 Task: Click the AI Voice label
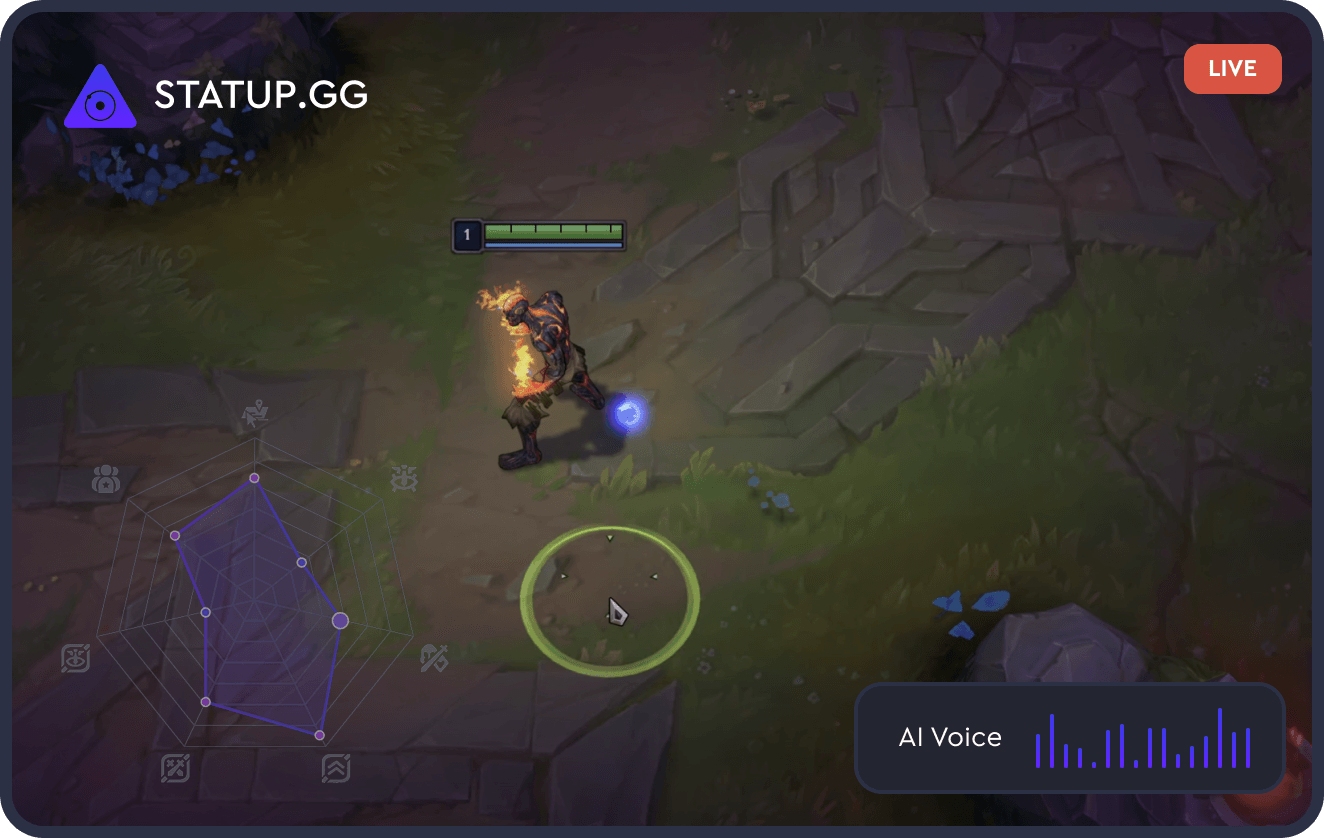click(948, 737)
